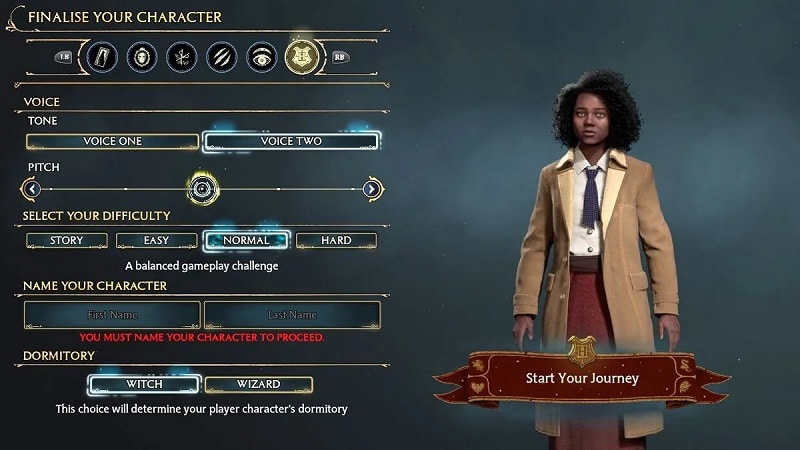800x450 pixels.
Task: Select the Wizard dormitory
Action: [258, 385]
